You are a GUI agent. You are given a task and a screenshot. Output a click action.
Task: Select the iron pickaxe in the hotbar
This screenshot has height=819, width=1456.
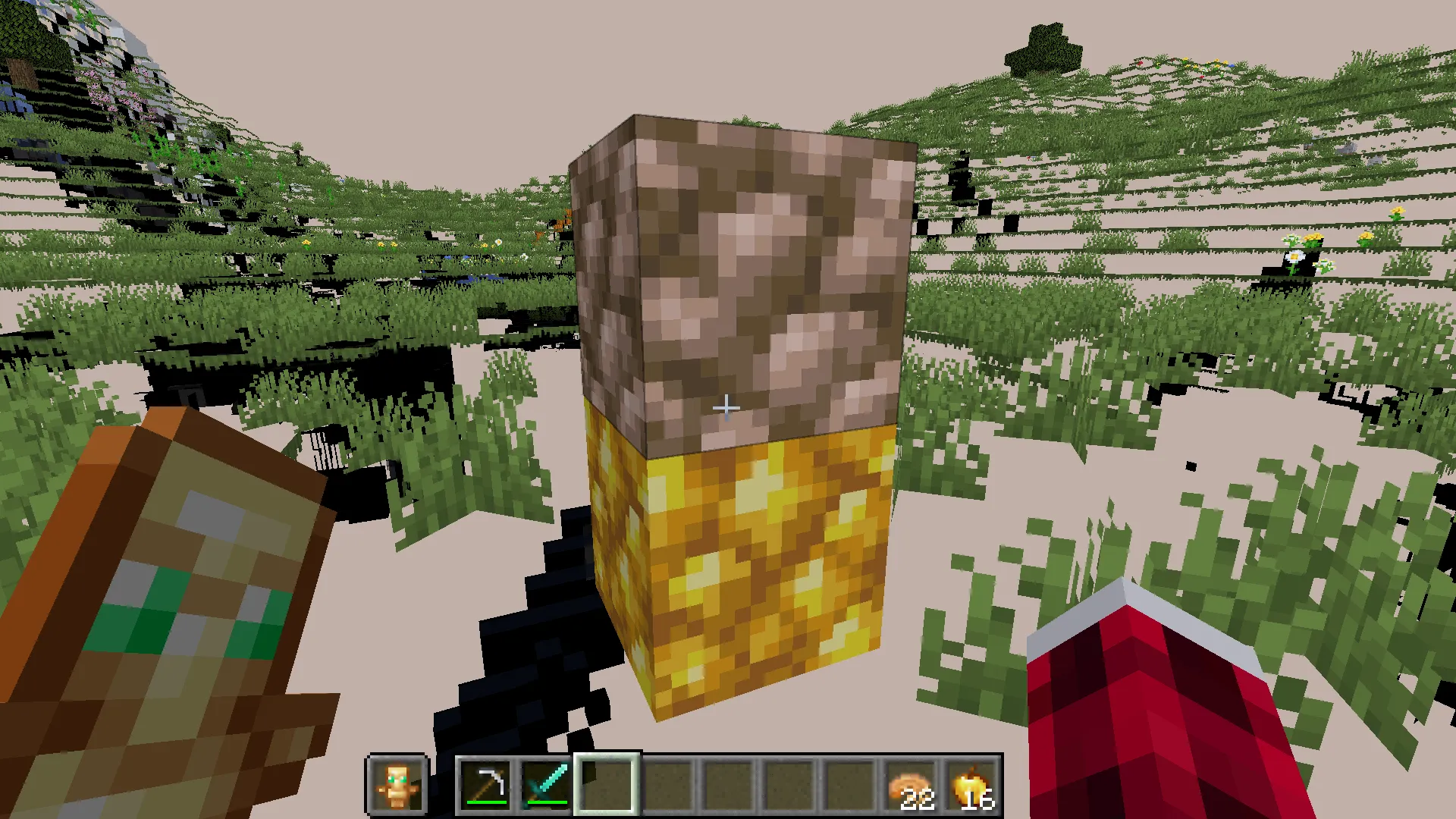tap(485, 786)
